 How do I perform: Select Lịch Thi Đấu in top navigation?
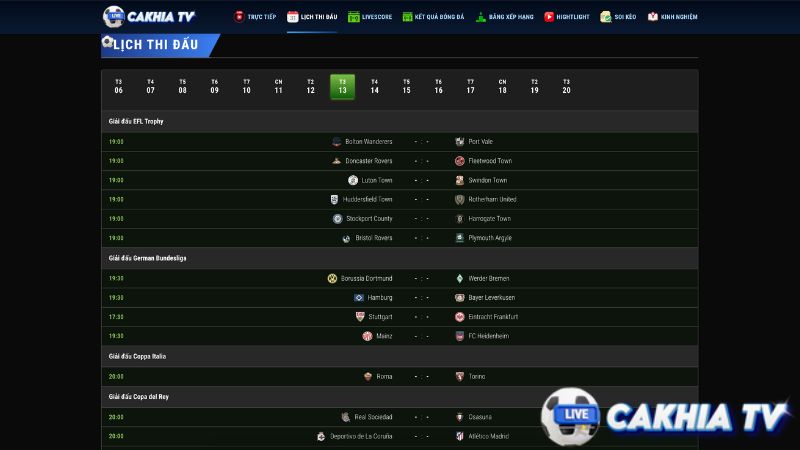click(312, 17)
